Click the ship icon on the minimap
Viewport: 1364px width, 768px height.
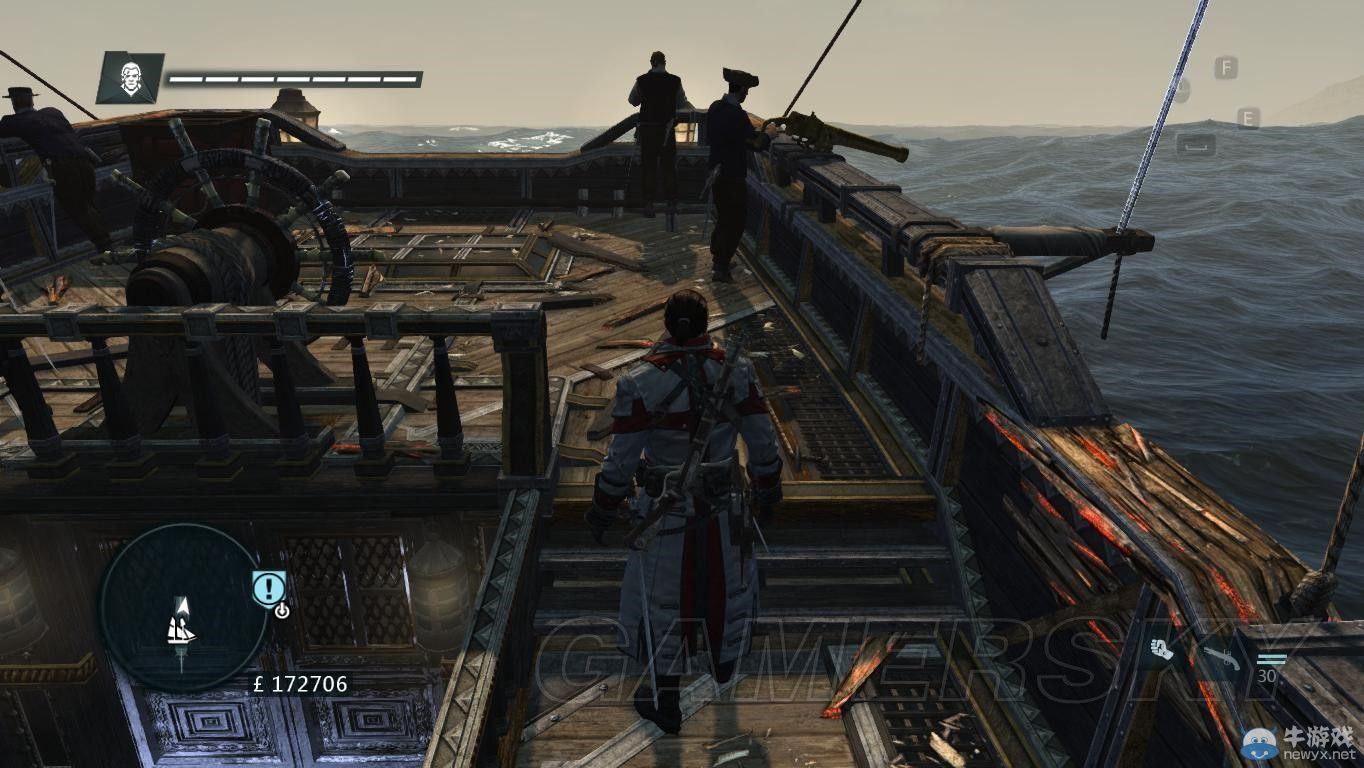(181, 629)
